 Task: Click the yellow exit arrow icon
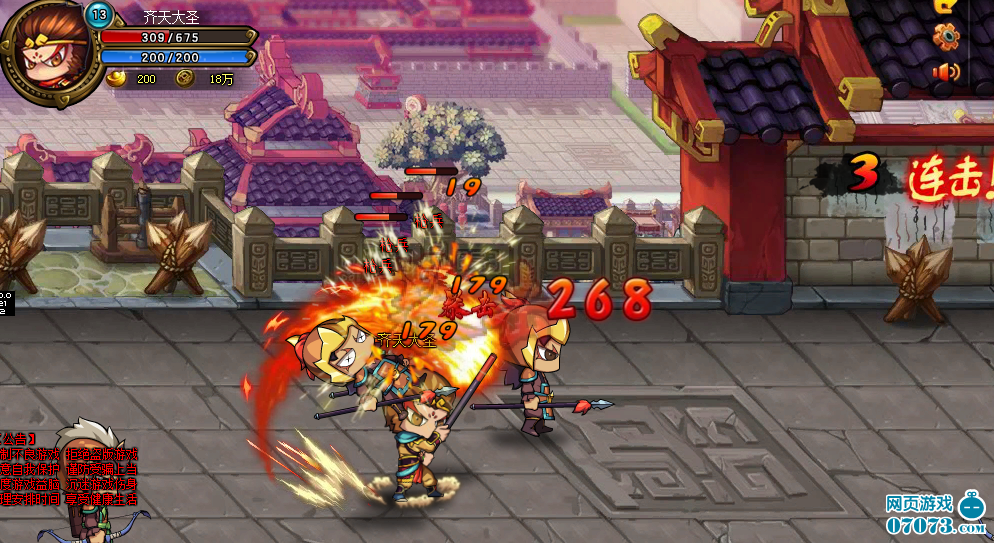point(944,5)
